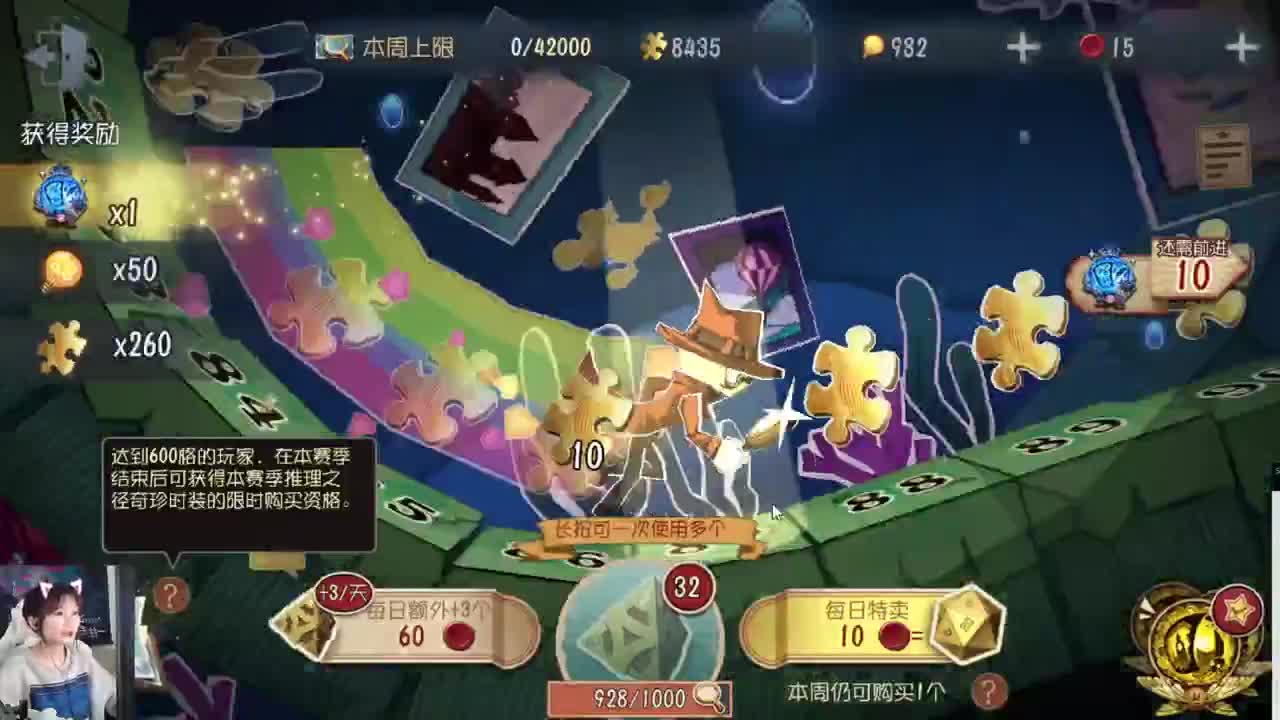Open the 本周上限 magnifier icon

coord(334,45)
